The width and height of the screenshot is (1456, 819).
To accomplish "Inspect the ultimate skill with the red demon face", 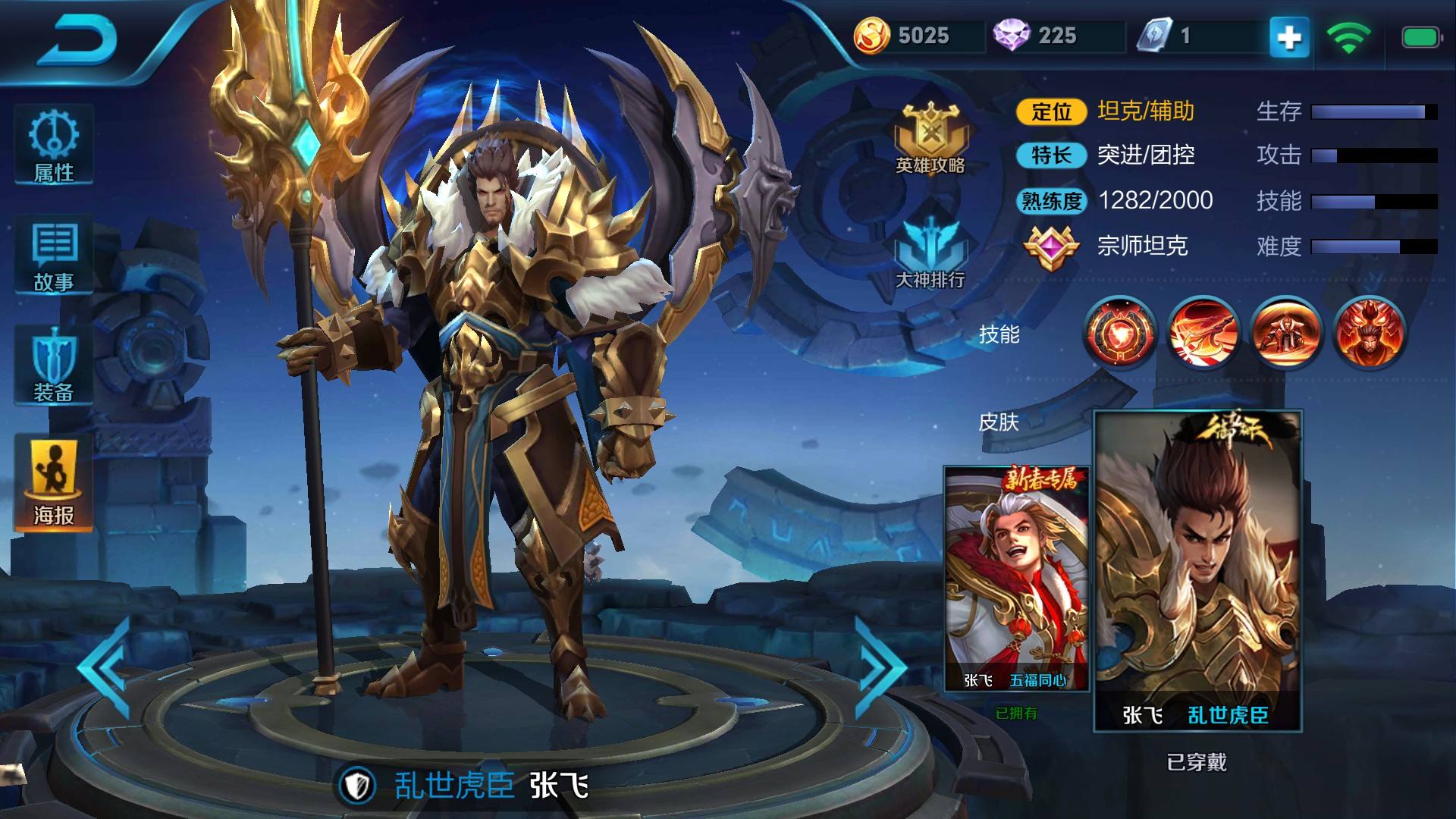I will 1369,333.
